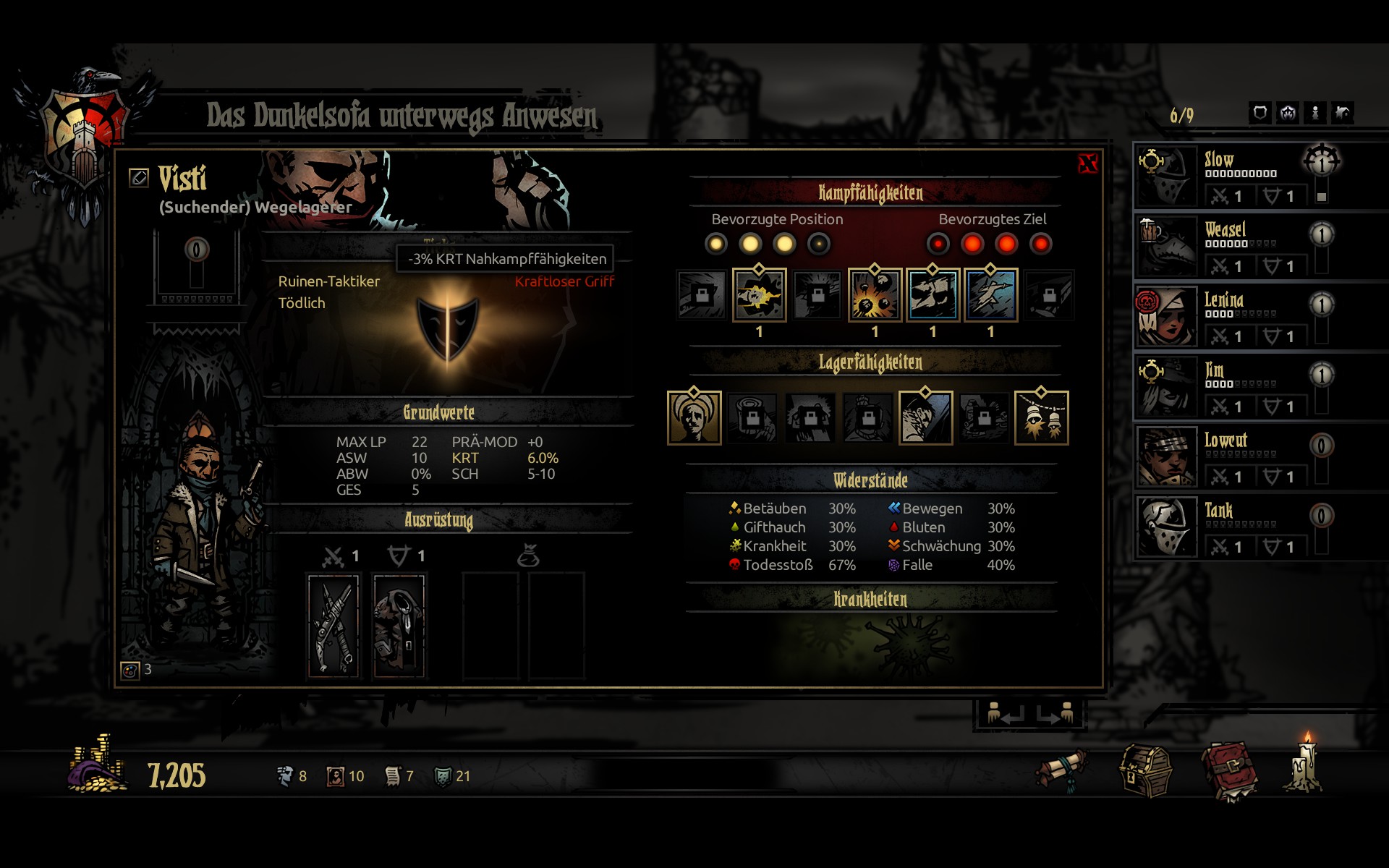This screenshot has width=1389, height=868.
Task: Toggle the explosion combat skill
Action: coord(875,295)
